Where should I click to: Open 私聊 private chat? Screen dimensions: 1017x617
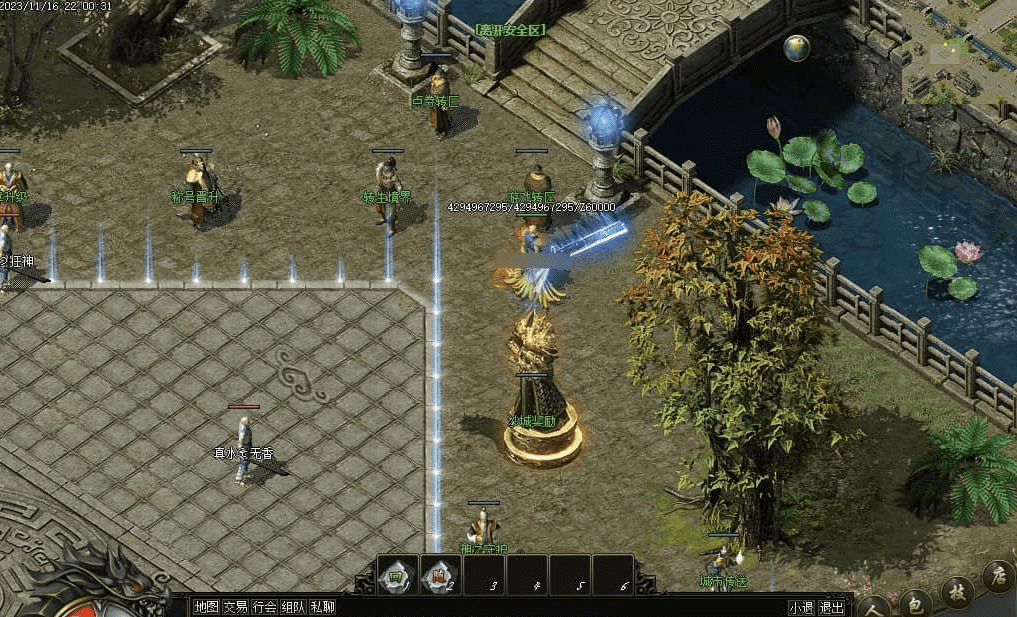pyautogui.click(x=322, y=606)
